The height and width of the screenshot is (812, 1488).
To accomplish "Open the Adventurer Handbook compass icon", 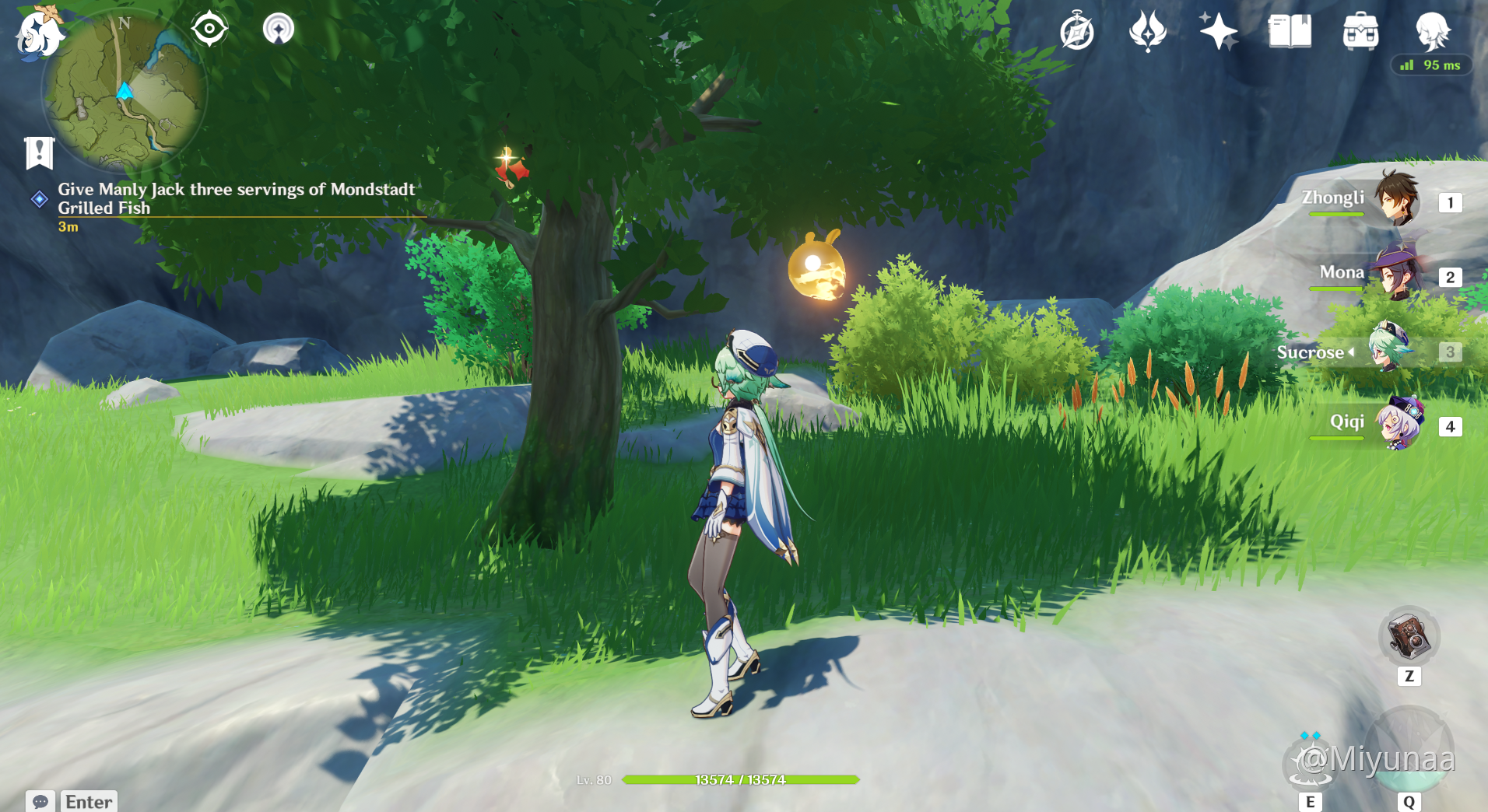I will 1077,32.
